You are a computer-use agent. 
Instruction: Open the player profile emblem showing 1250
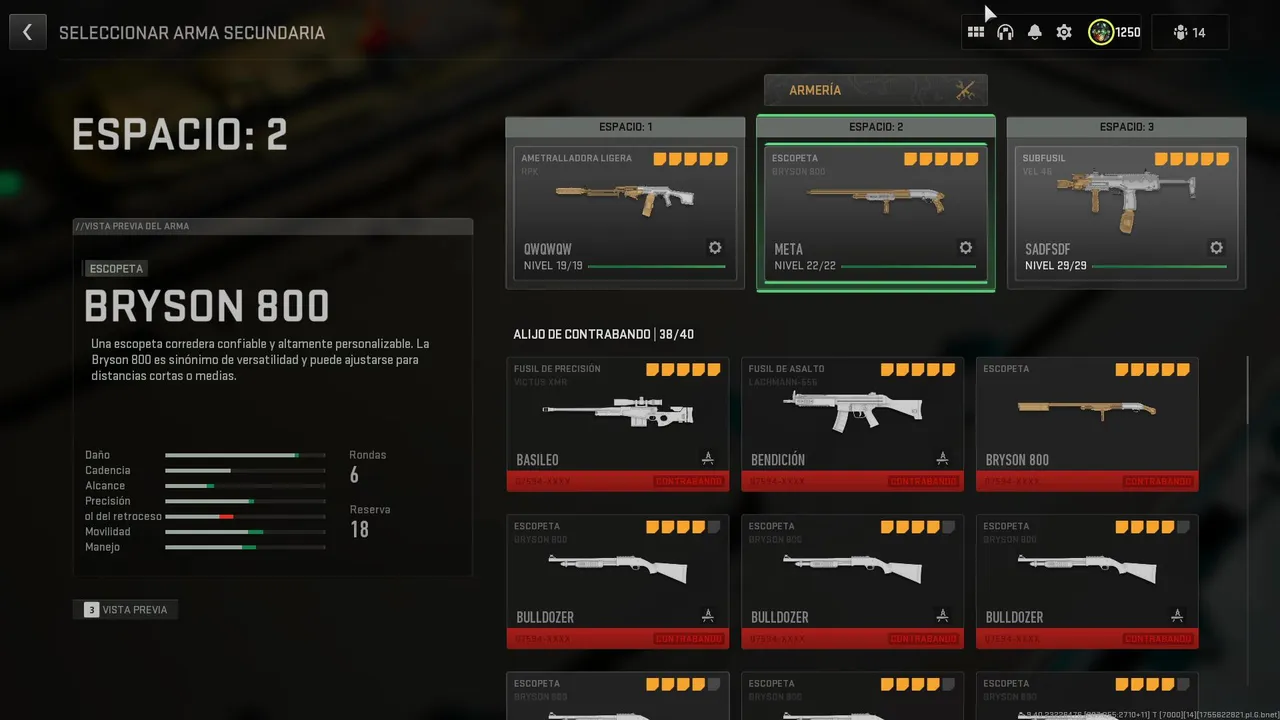click(1114, 32)
